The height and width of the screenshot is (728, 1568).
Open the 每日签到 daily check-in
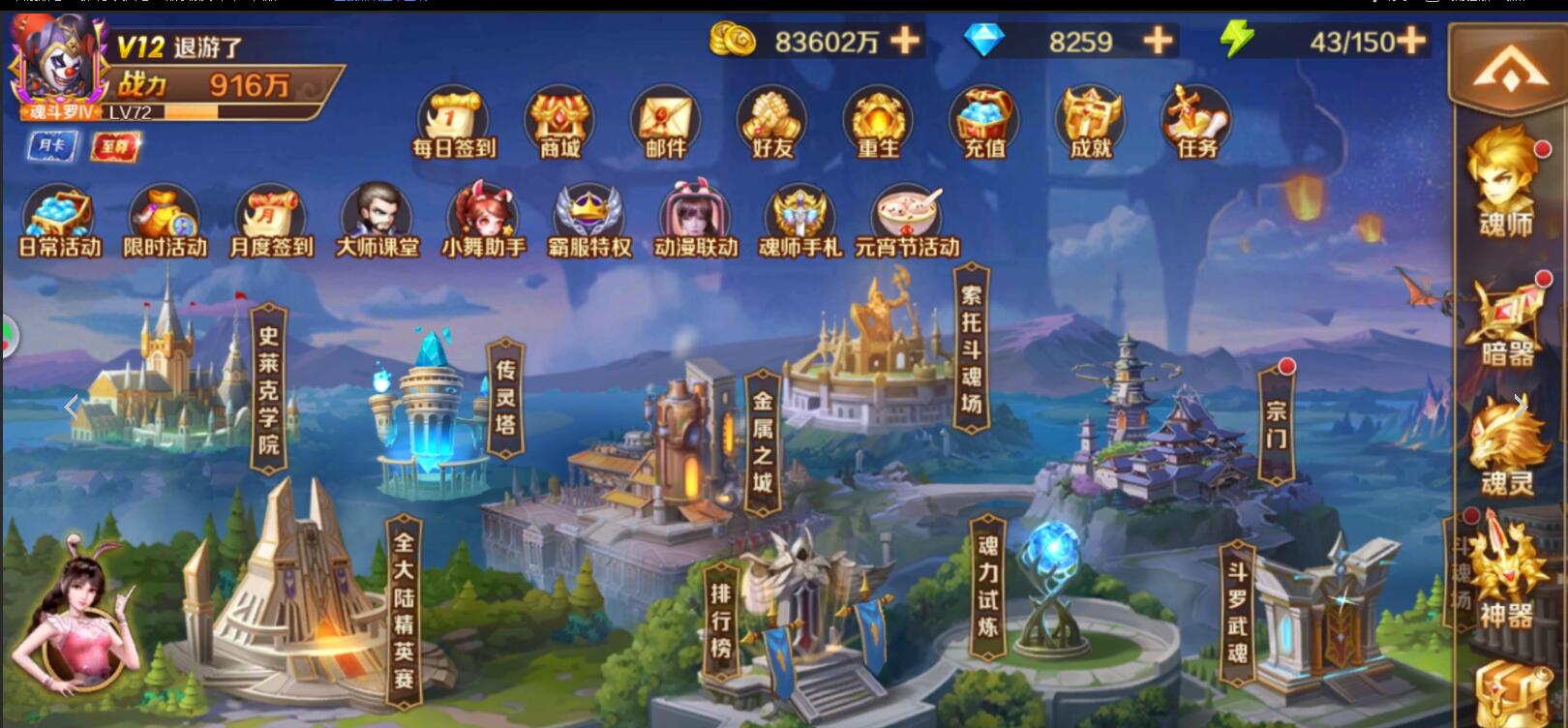point(453,124)
